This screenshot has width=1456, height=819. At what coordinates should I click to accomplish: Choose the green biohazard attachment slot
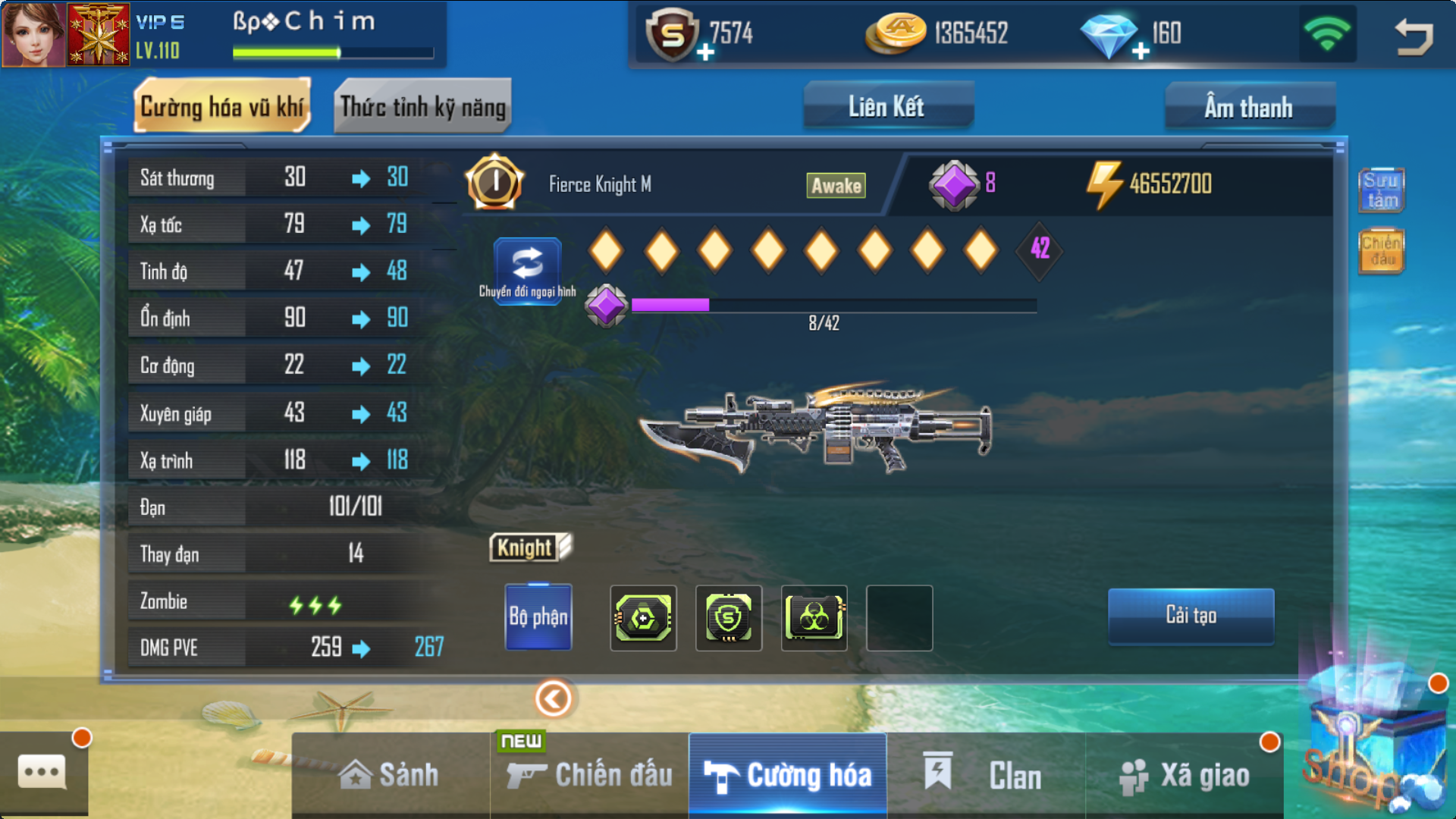[814, 618]
